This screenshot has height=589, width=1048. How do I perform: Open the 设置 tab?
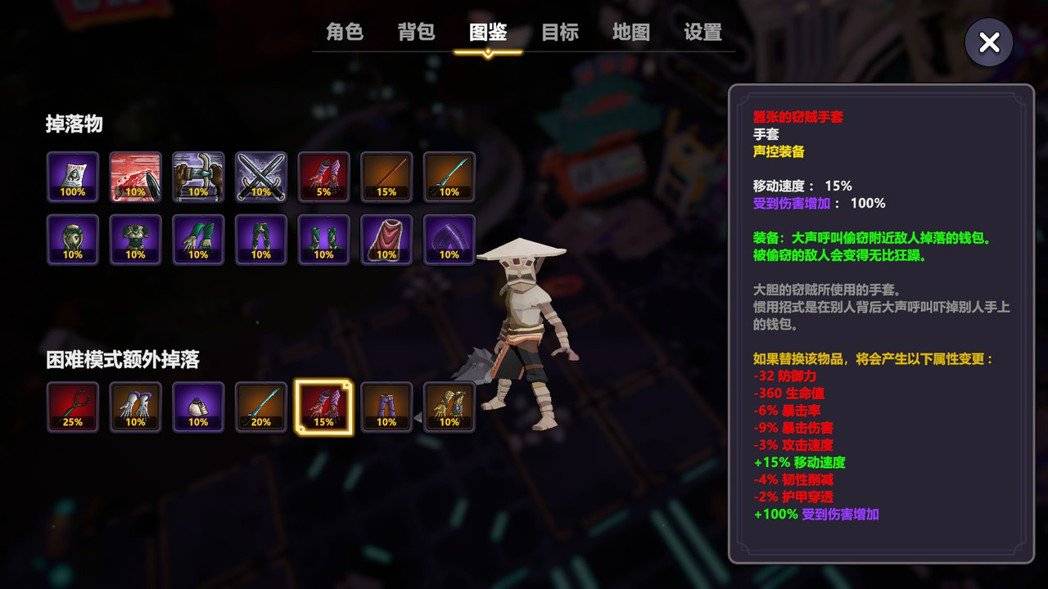point(703,32)
